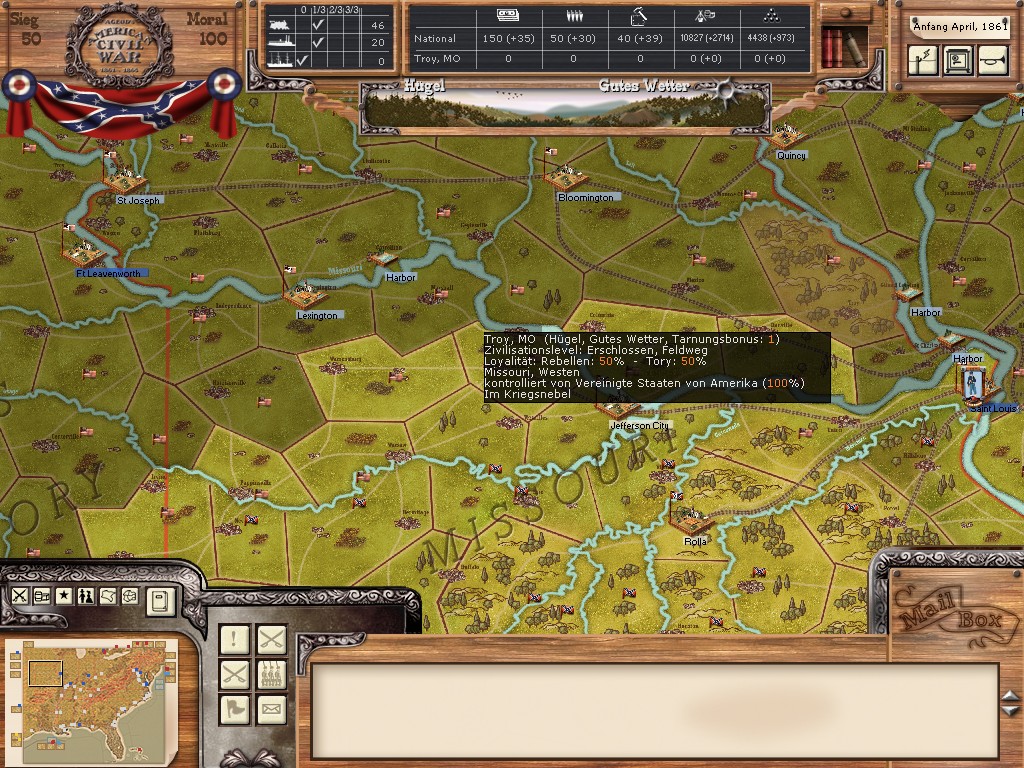Viewport: 1024px width, 768px height.
Task: Select the crossed swords map filter
Action: tap(20, 596)
